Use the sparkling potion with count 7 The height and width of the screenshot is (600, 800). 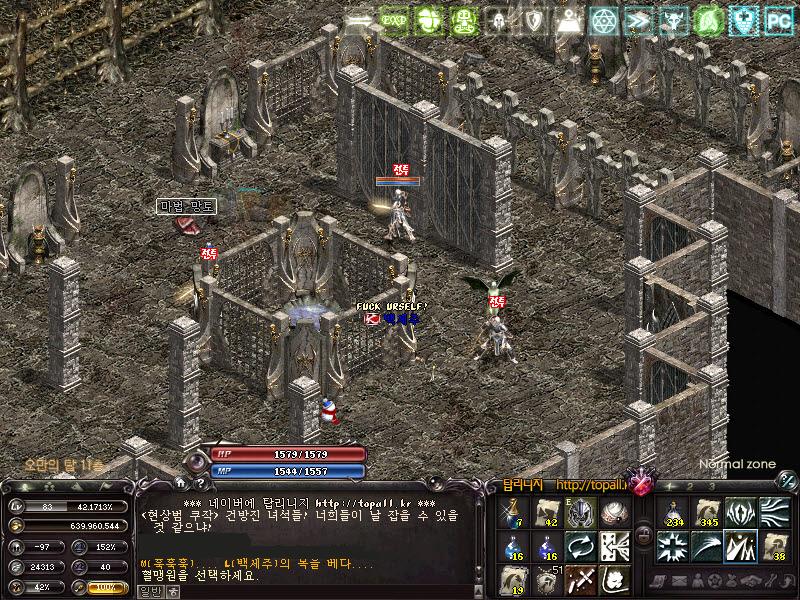click(x=512, y=512)
